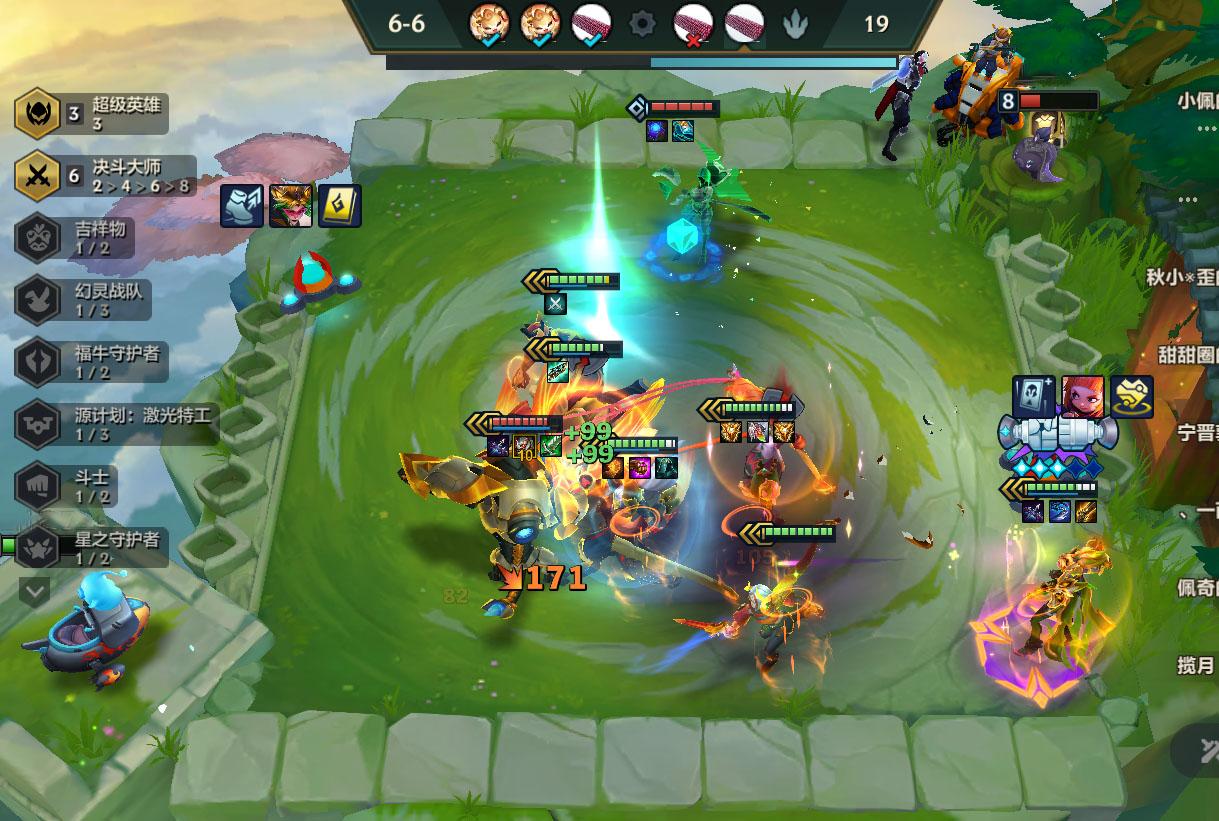1219x821 pixels.
Task: Click the winged boot augment icon
Action: (x=241, y=206)
